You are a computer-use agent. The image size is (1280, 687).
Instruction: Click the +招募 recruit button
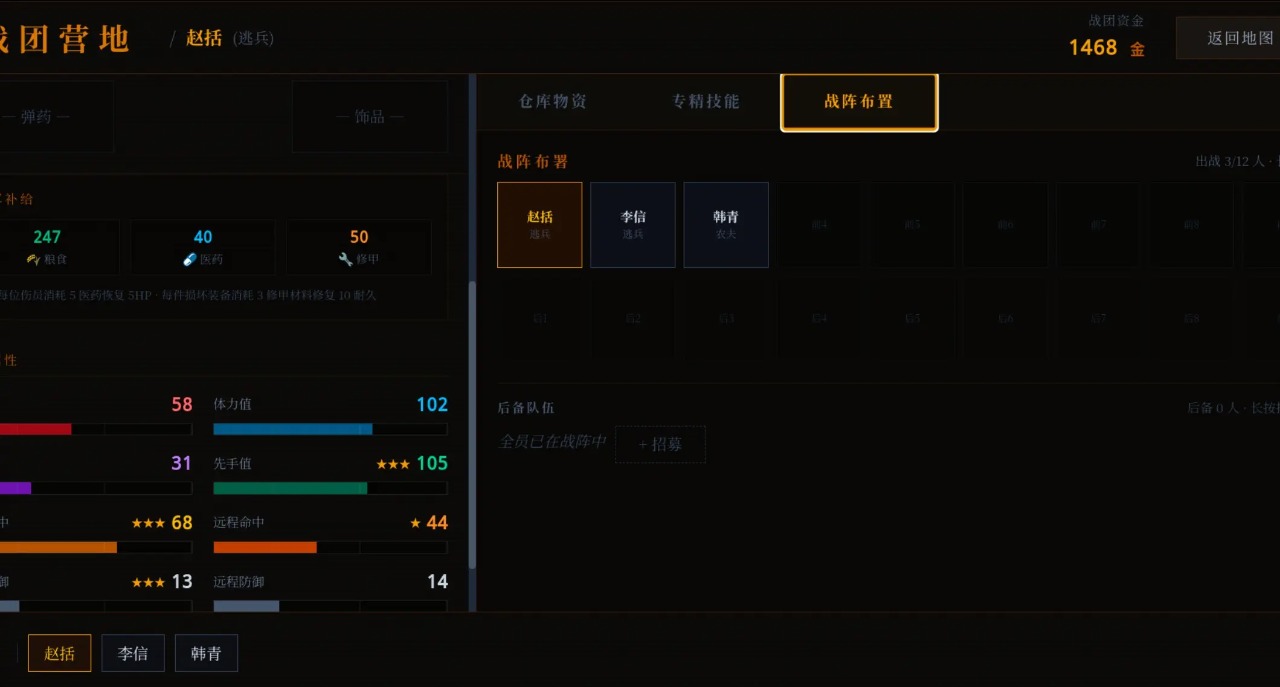660,444
